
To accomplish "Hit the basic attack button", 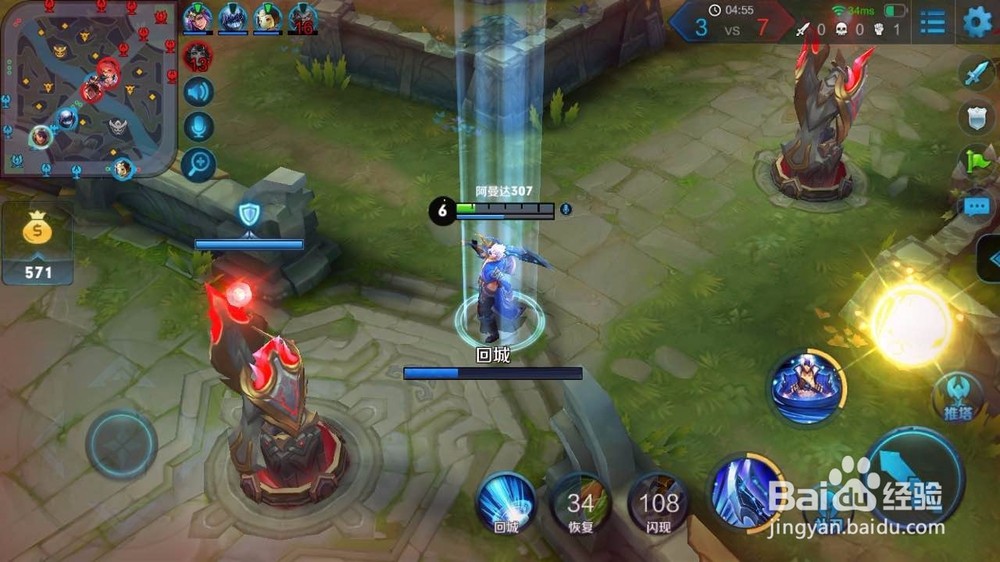I will 913,477.
